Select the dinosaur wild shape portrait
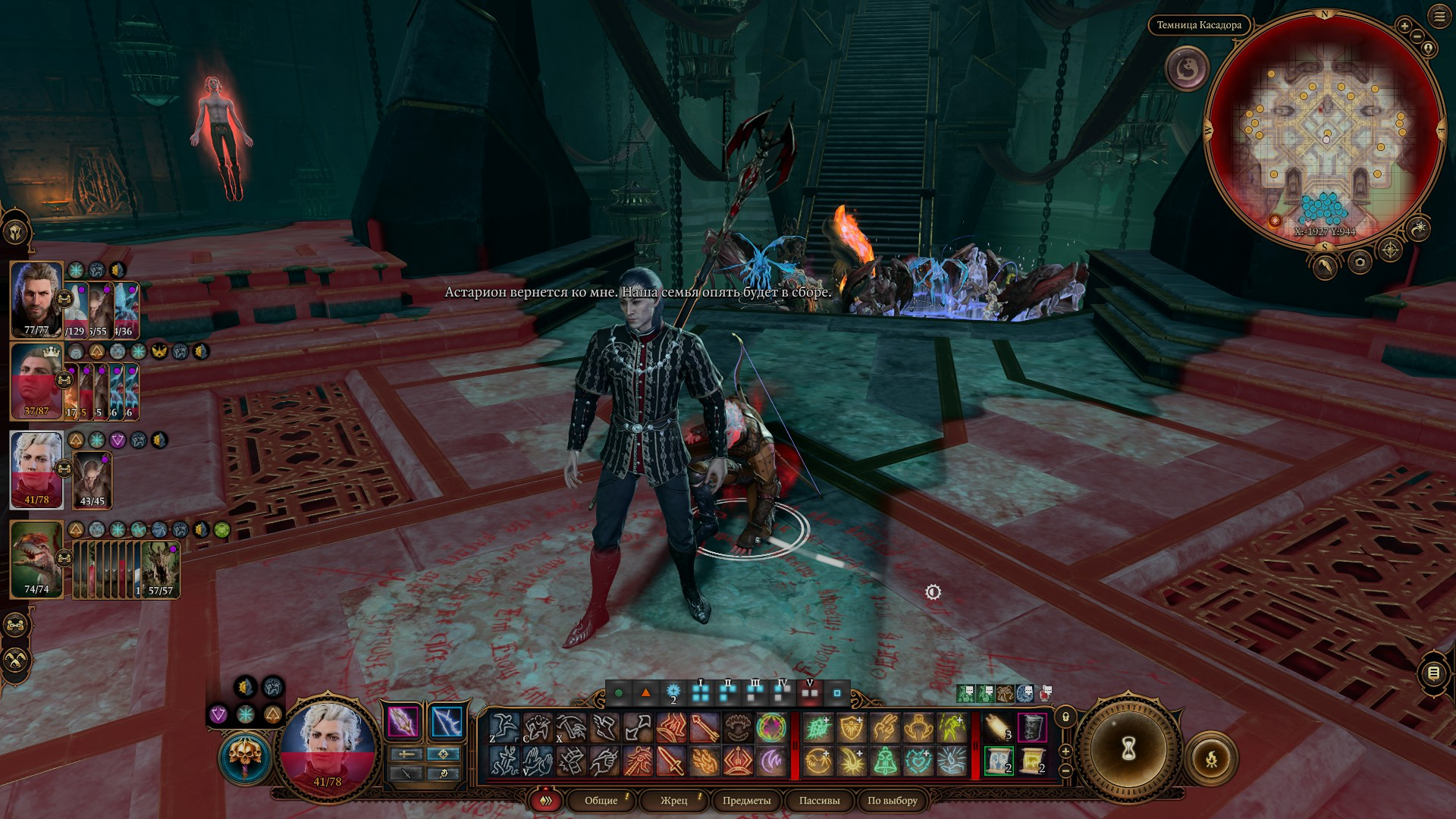 point(36,558)
